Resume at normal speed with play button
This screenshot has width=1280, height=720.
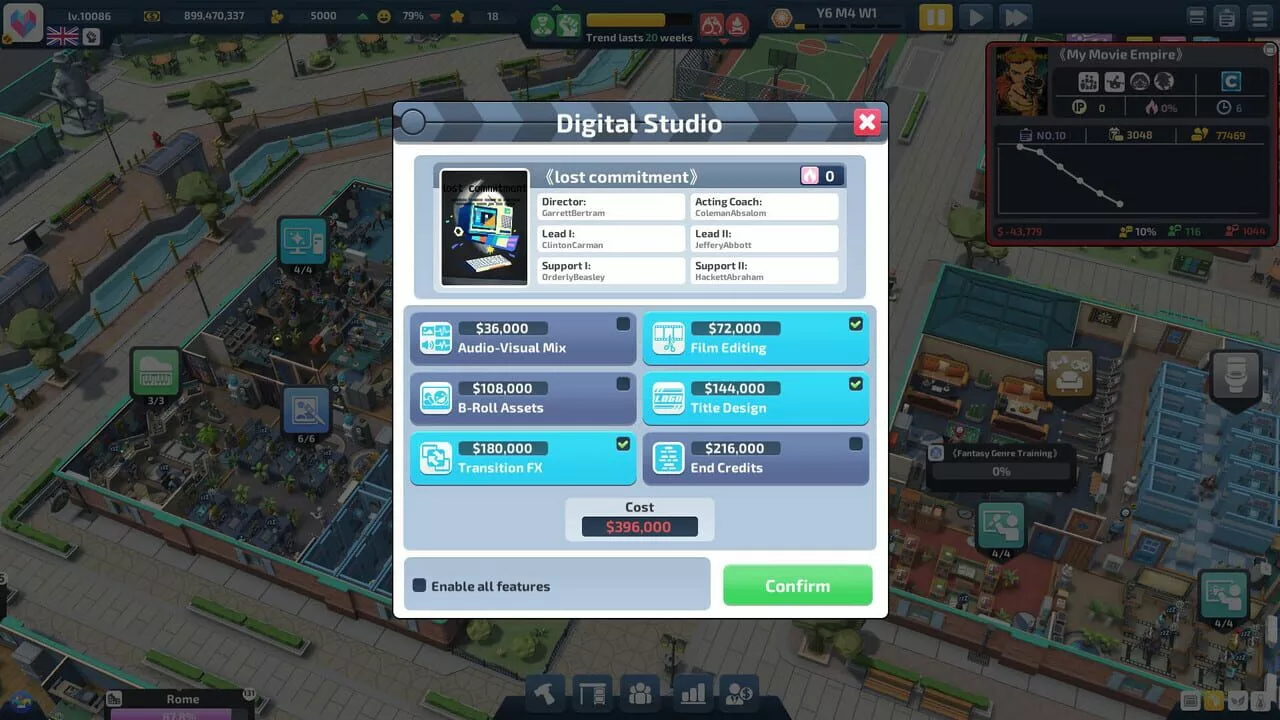(976, 17)
